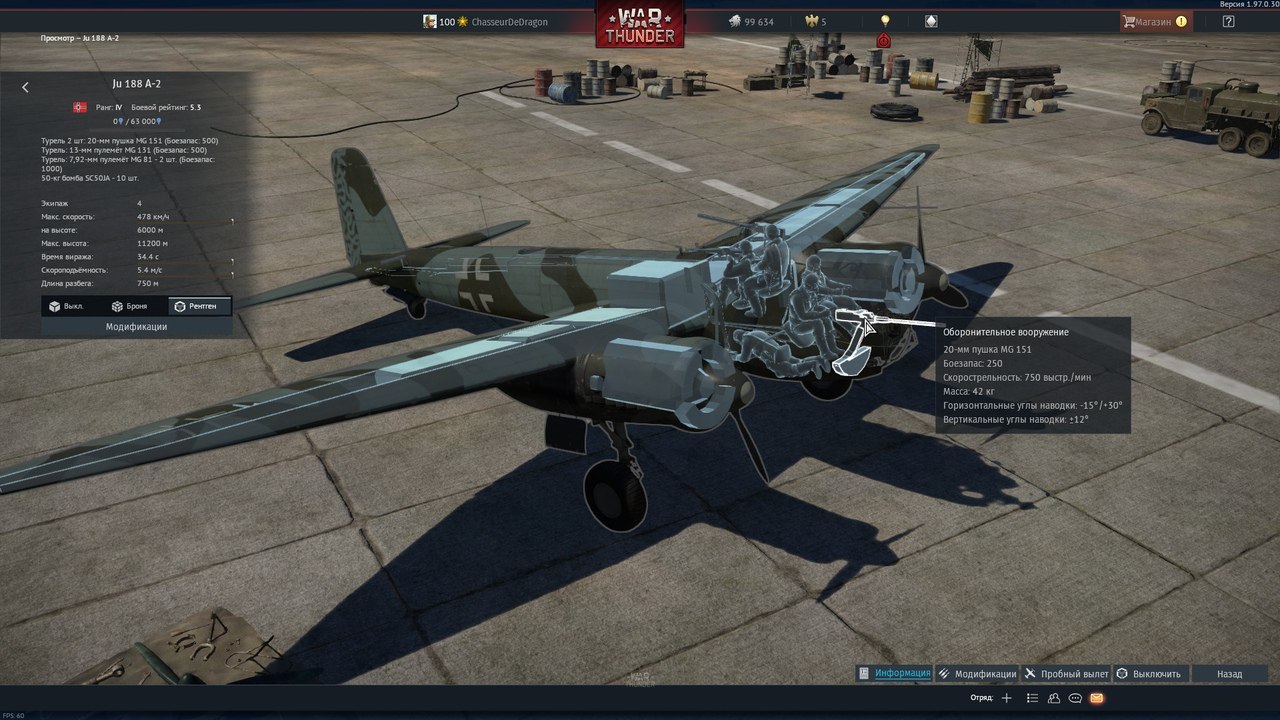
Task: Open the glowing mail envelope
Action: point(1097,698)
